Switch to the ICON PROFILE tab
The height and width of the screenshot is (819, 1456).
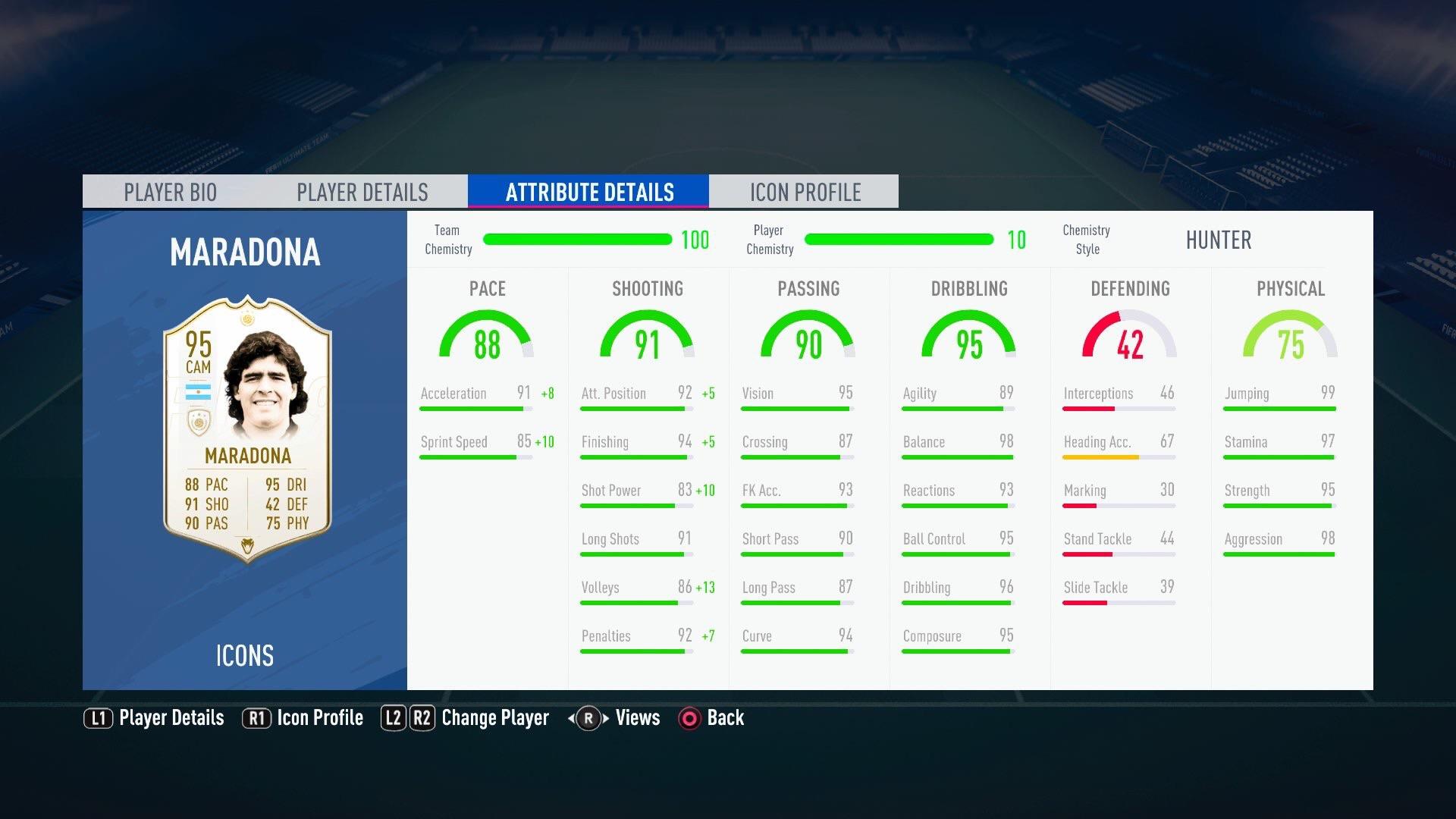coord(805,191)
